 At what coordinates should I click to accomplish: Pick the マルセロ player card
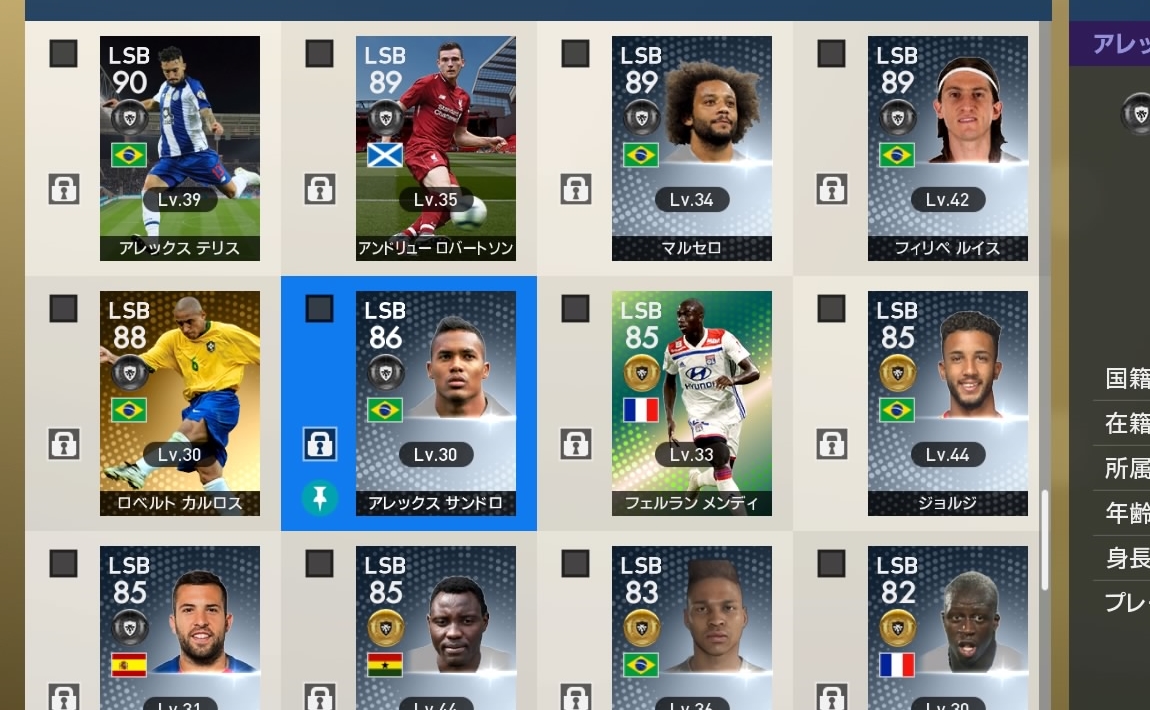pos(692,148)
